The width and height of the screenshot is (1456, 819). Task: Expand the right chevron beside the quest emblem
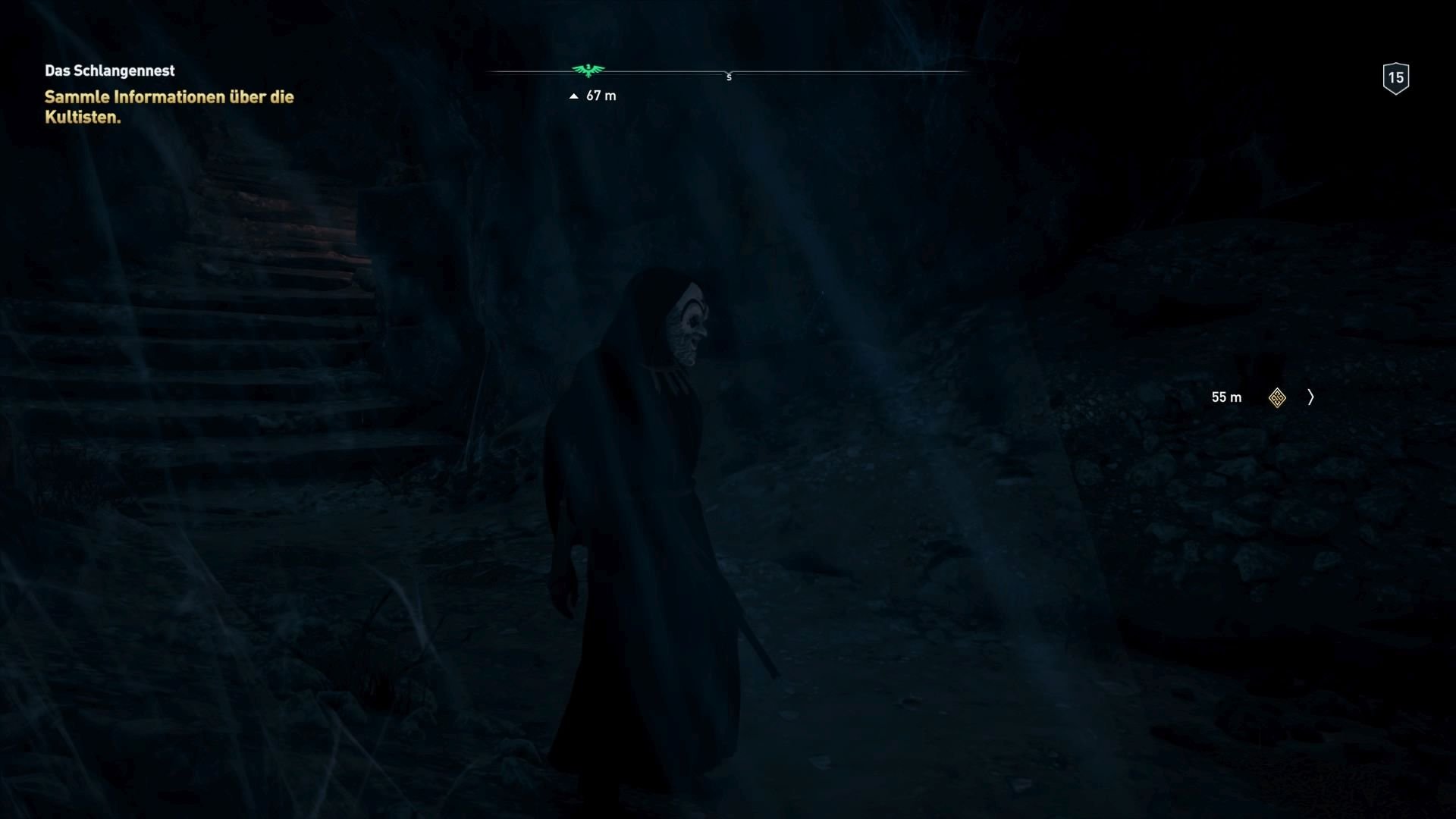tap(1310, 397)
